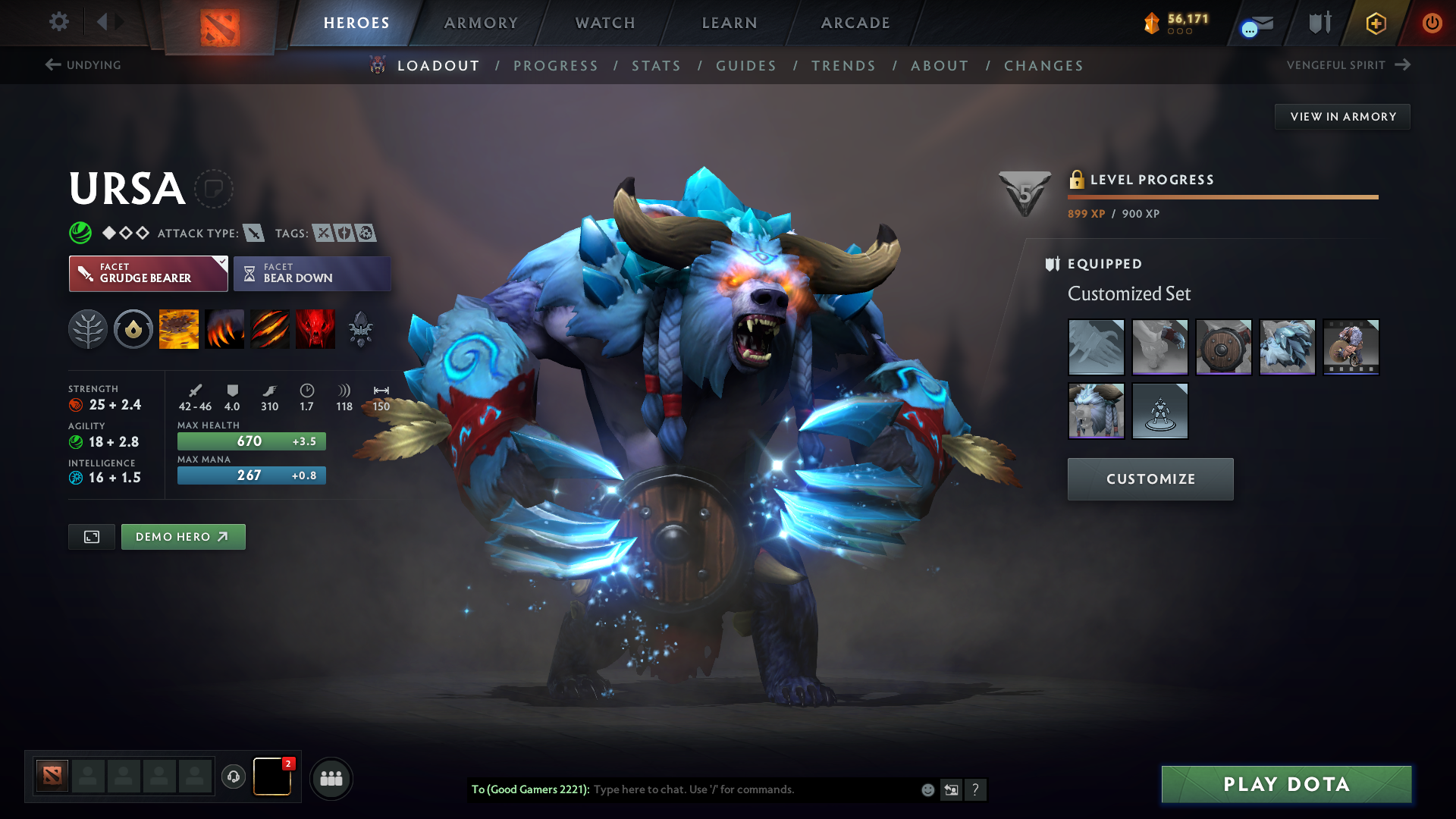
Task: Select the Fury Swipes ability icon
Action: (x=270, y=329)
